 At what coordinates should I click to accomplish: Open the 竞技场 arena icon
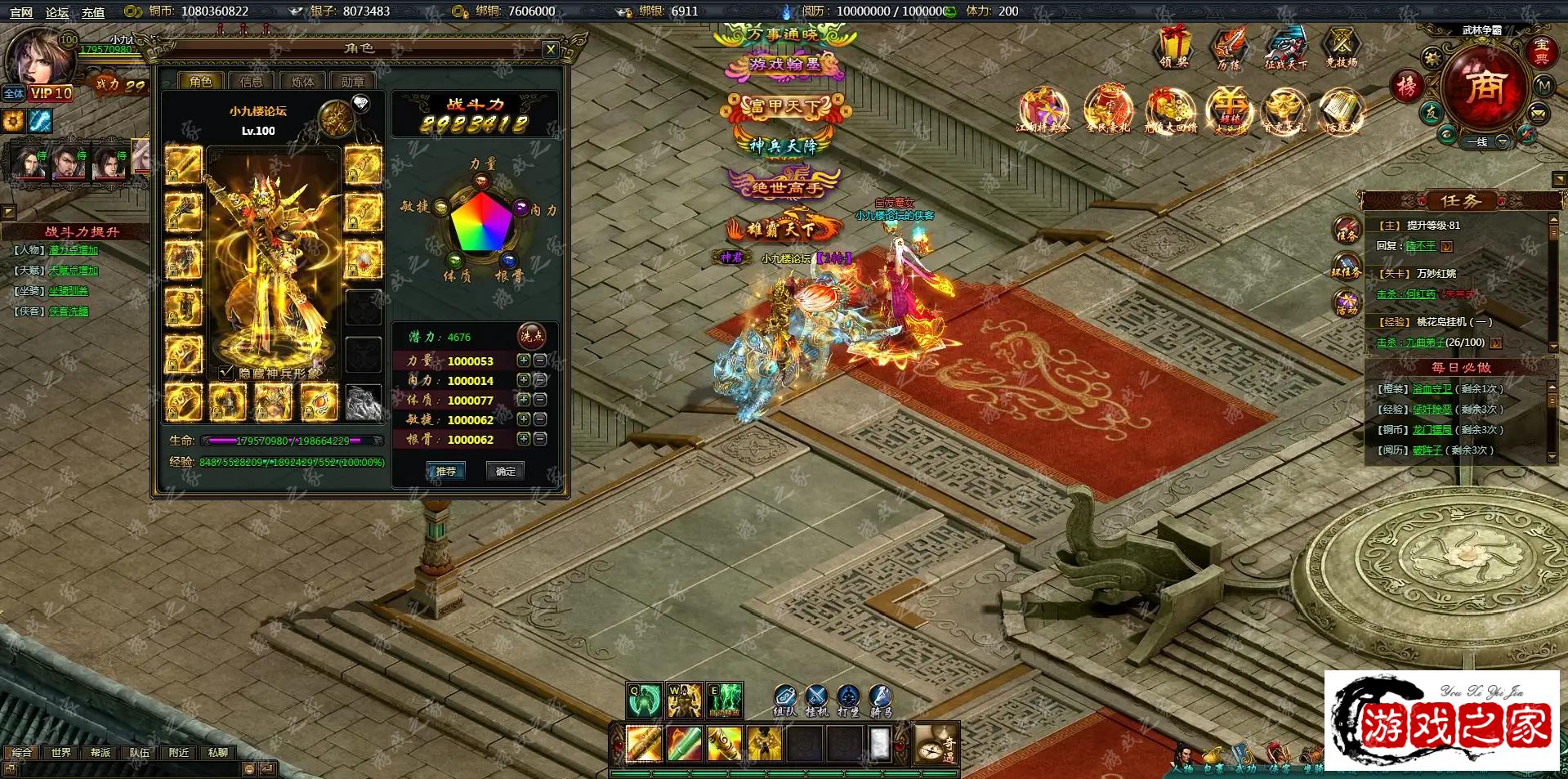point(1342,47)
